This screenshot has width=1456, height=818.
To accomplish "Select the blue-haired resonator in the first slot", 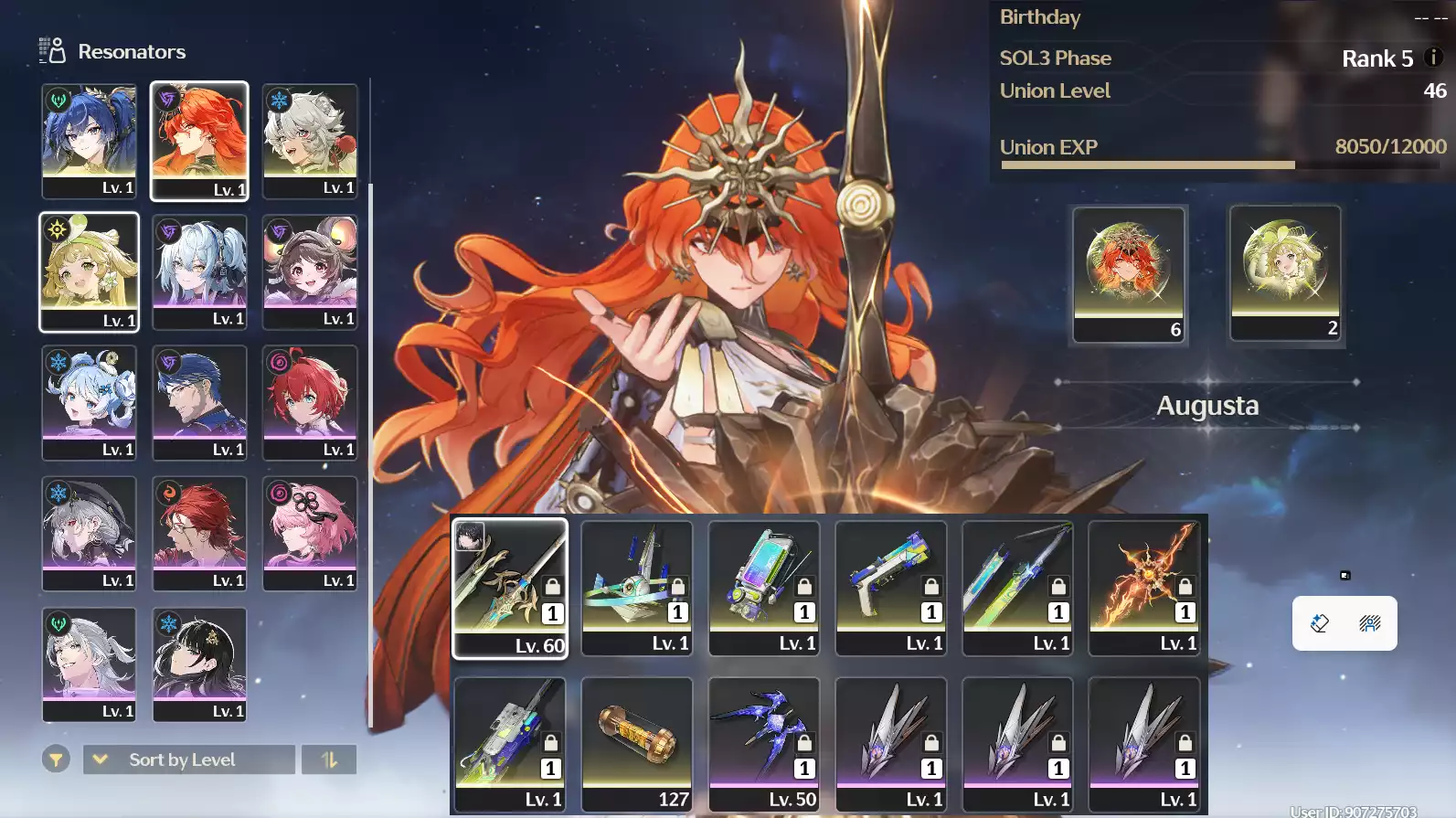I will [x=89, y=140].
